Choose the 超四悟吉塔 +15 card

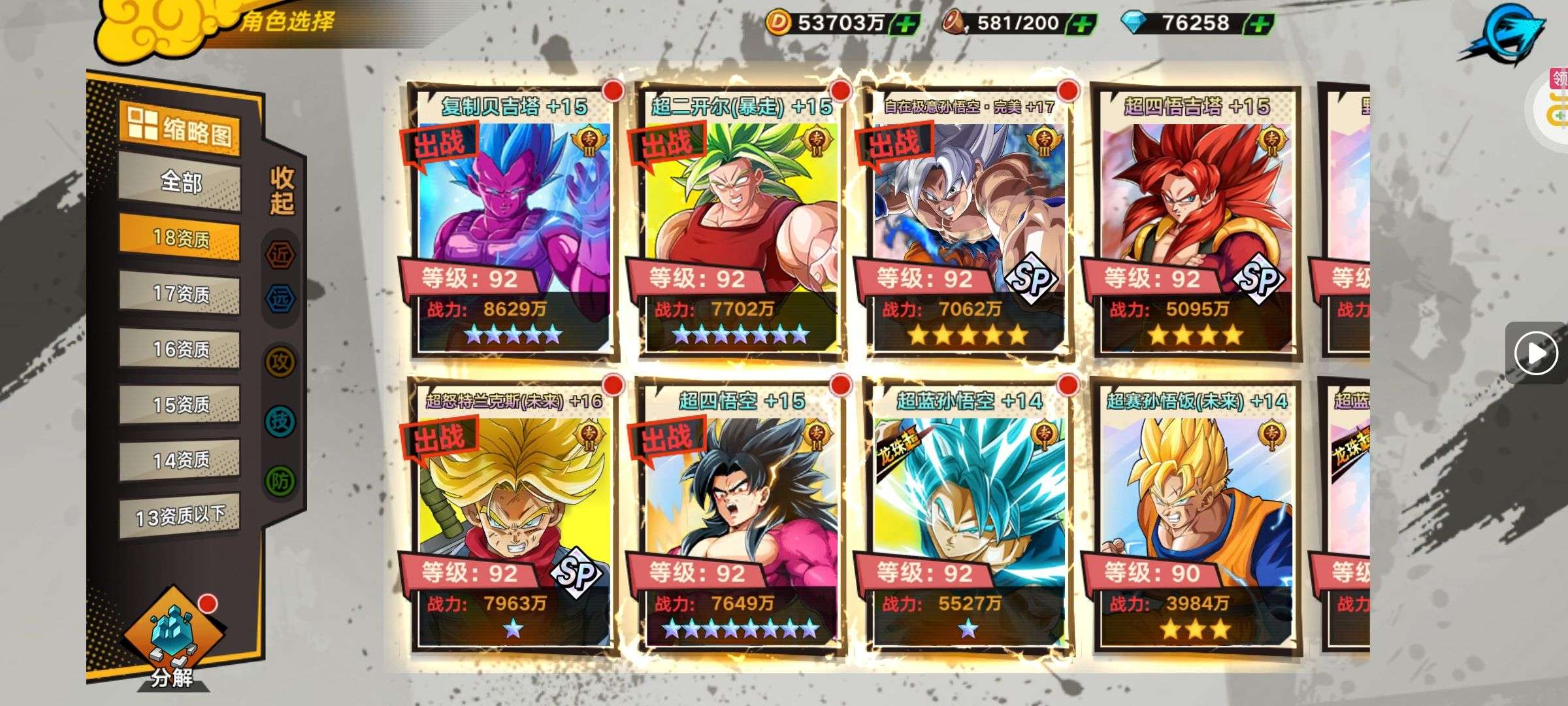click(1196, 222)
